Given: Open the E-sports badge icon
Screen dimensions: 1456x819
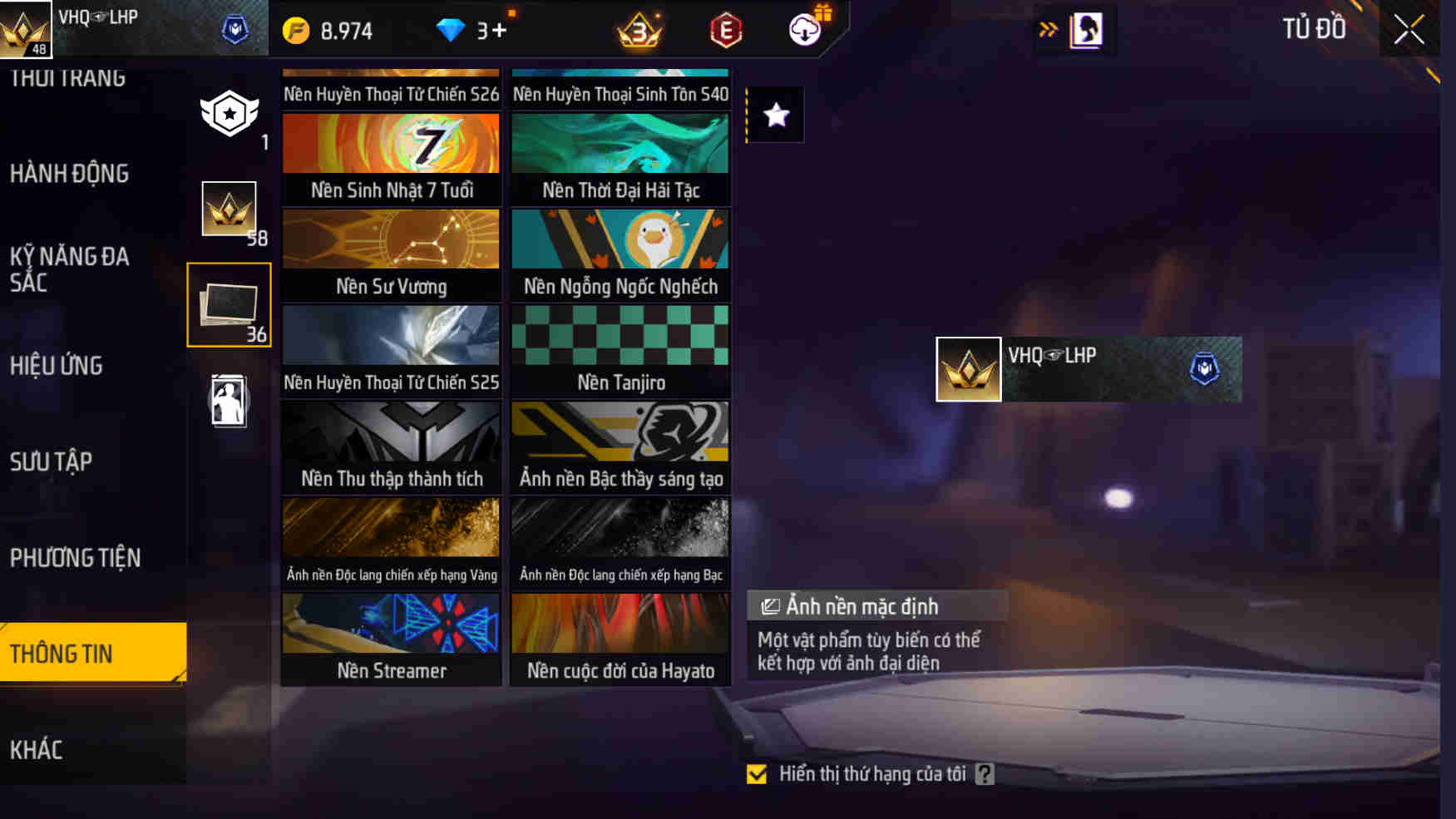Looking at the screenshot, I should pyautogui.click(x=725, y=30).
